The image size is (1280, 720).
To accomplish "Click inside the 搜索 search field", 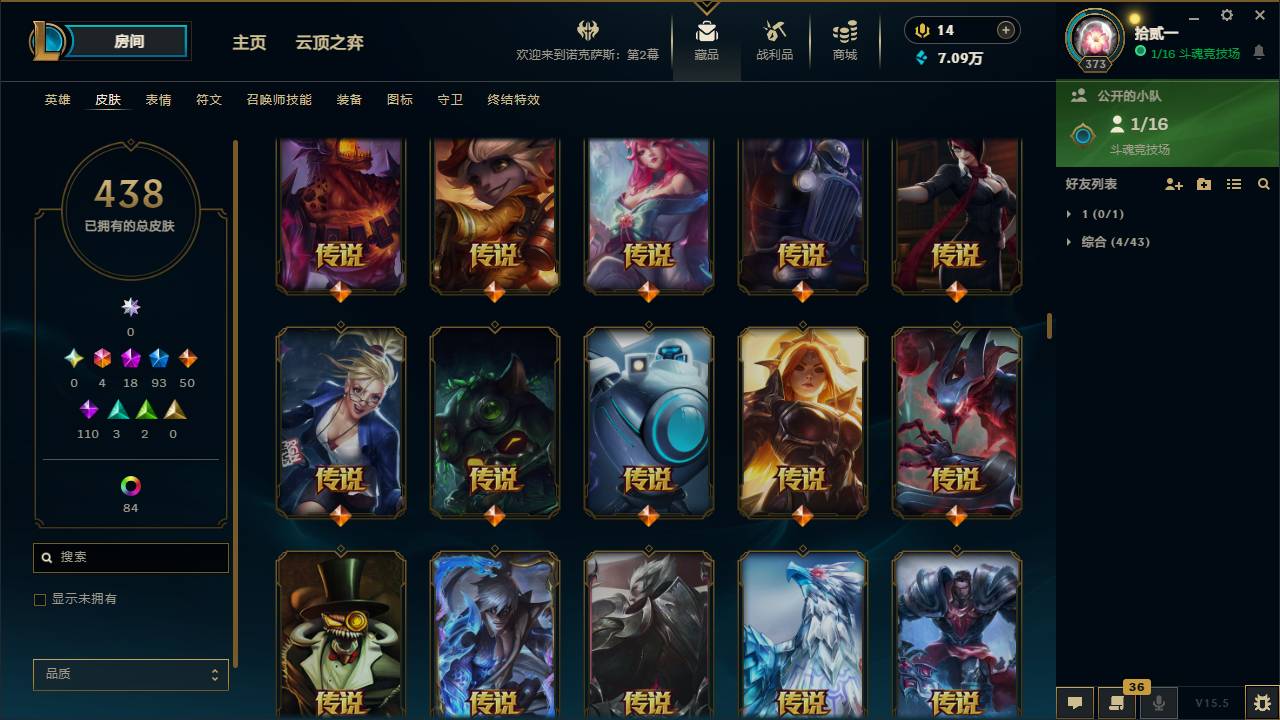I will pos(130,557).
